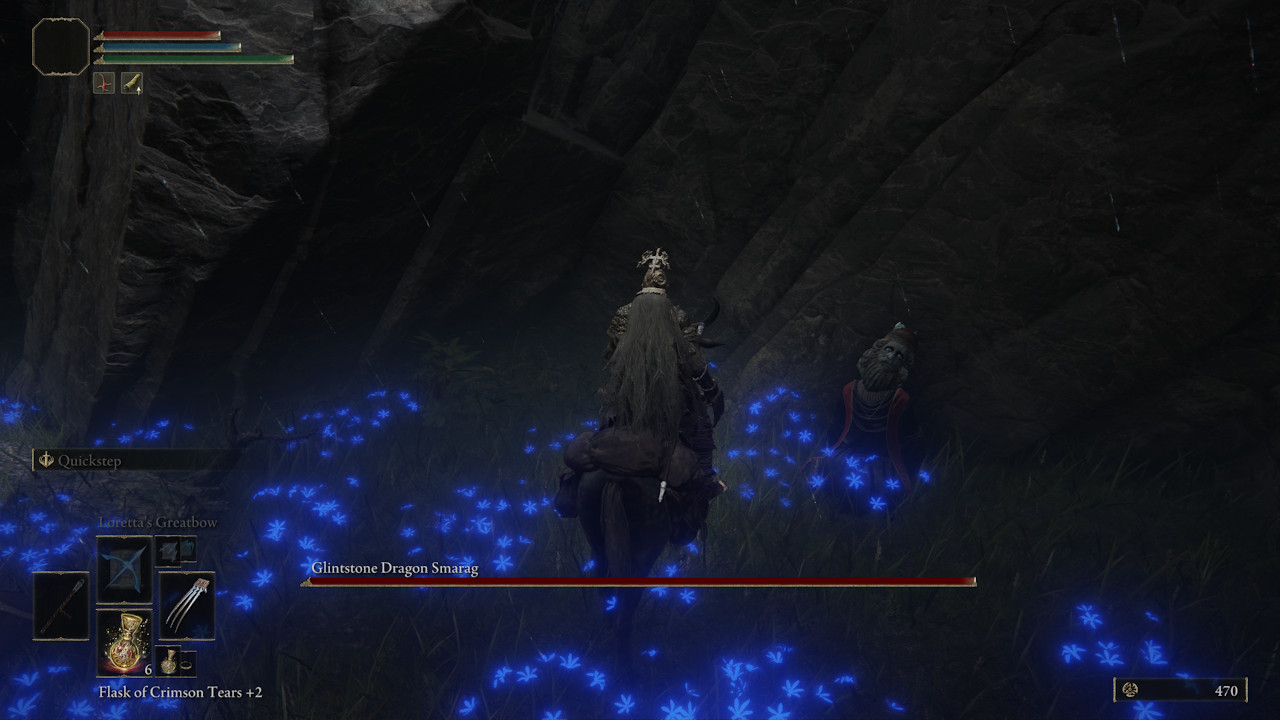Select the Hookclaws right-hand weapon icon
The height and width of the screenshot is (720, 1280).
187,605
